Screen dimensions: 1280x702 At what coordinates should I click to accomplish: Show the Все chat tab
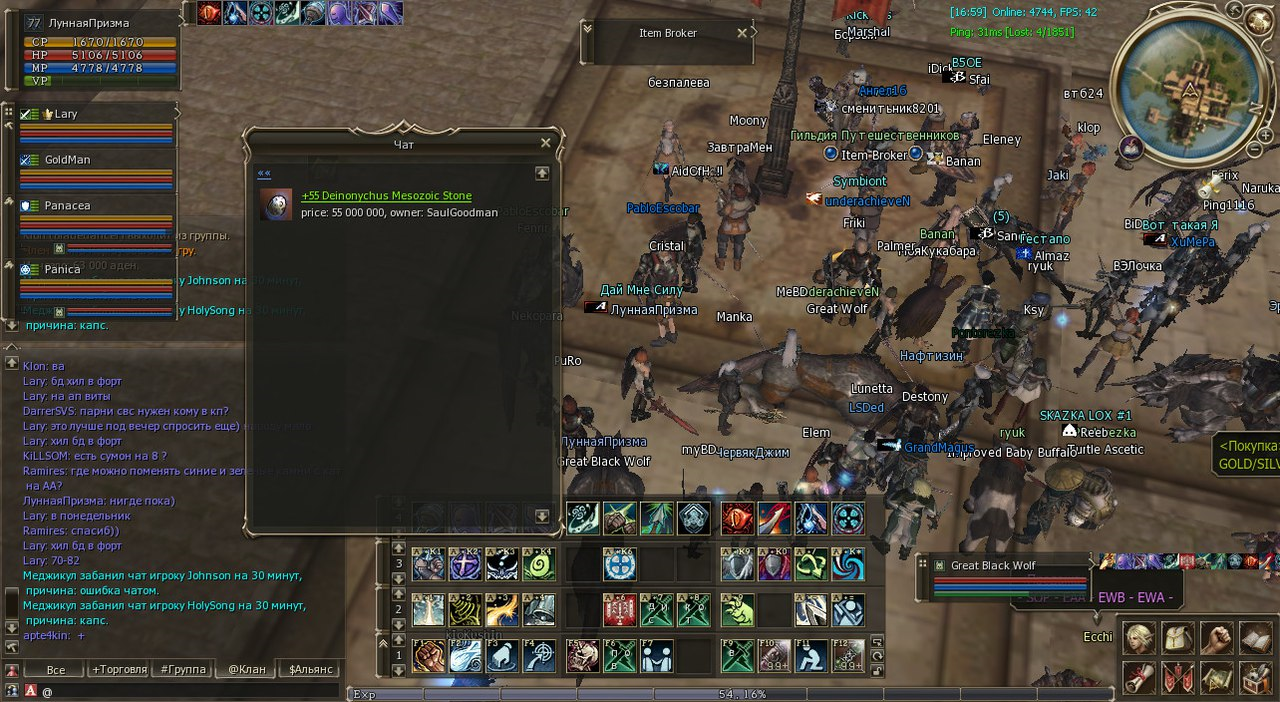click(55, 669)
